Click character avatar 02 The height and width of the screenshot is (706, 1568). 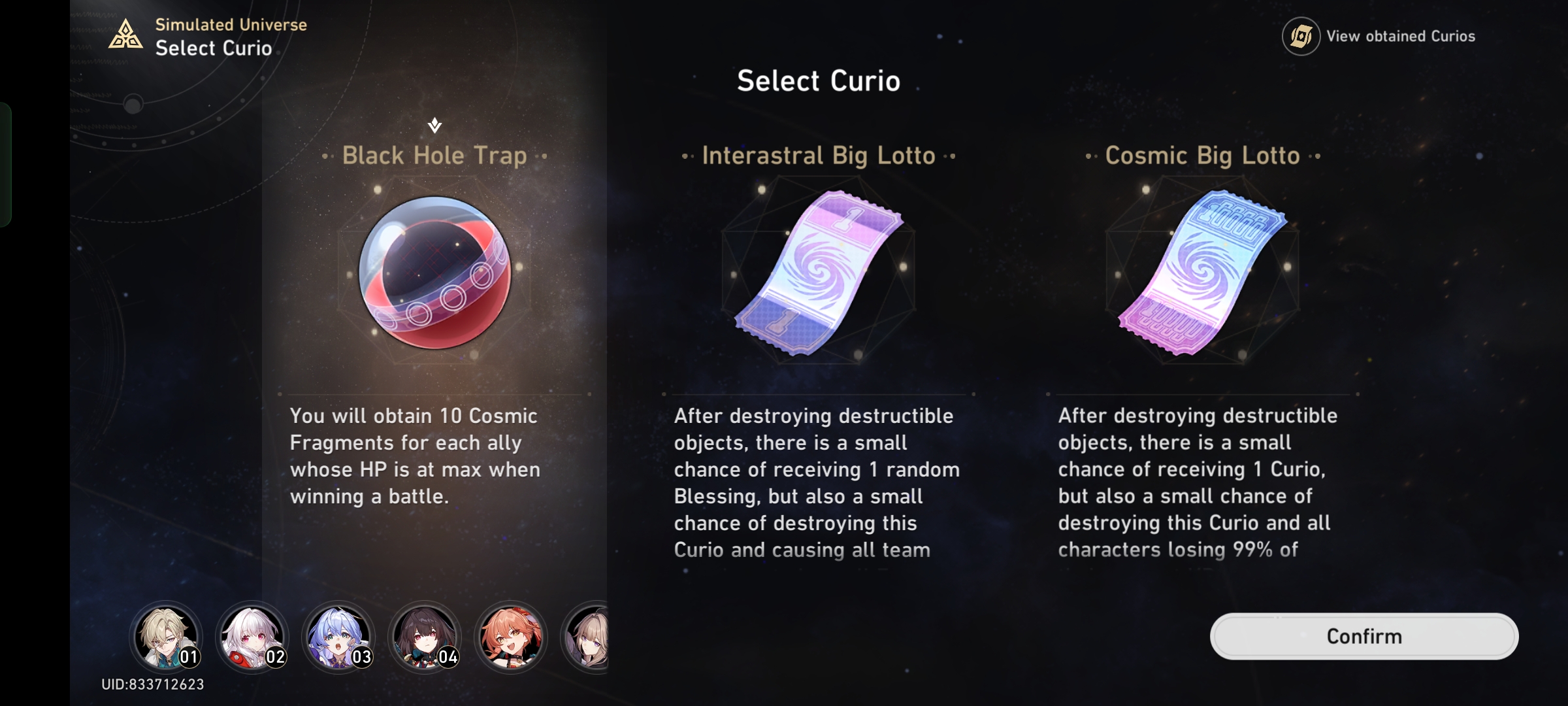pyautogui.click(x=253, y=636)
